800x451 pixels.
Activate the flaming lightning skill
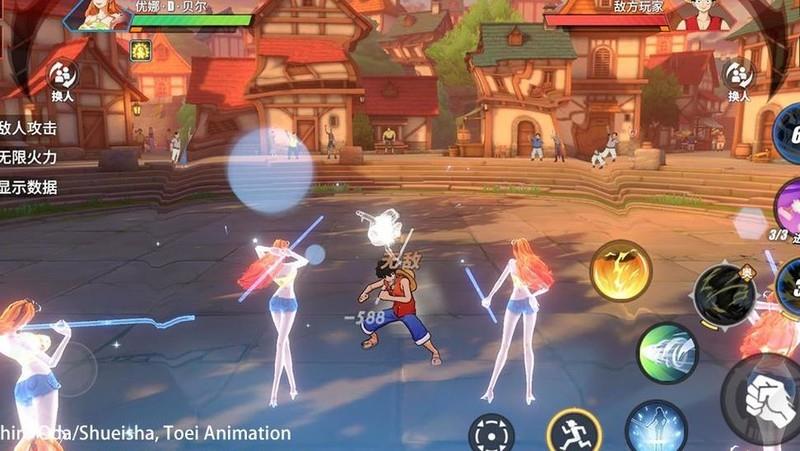coord(620,271)
